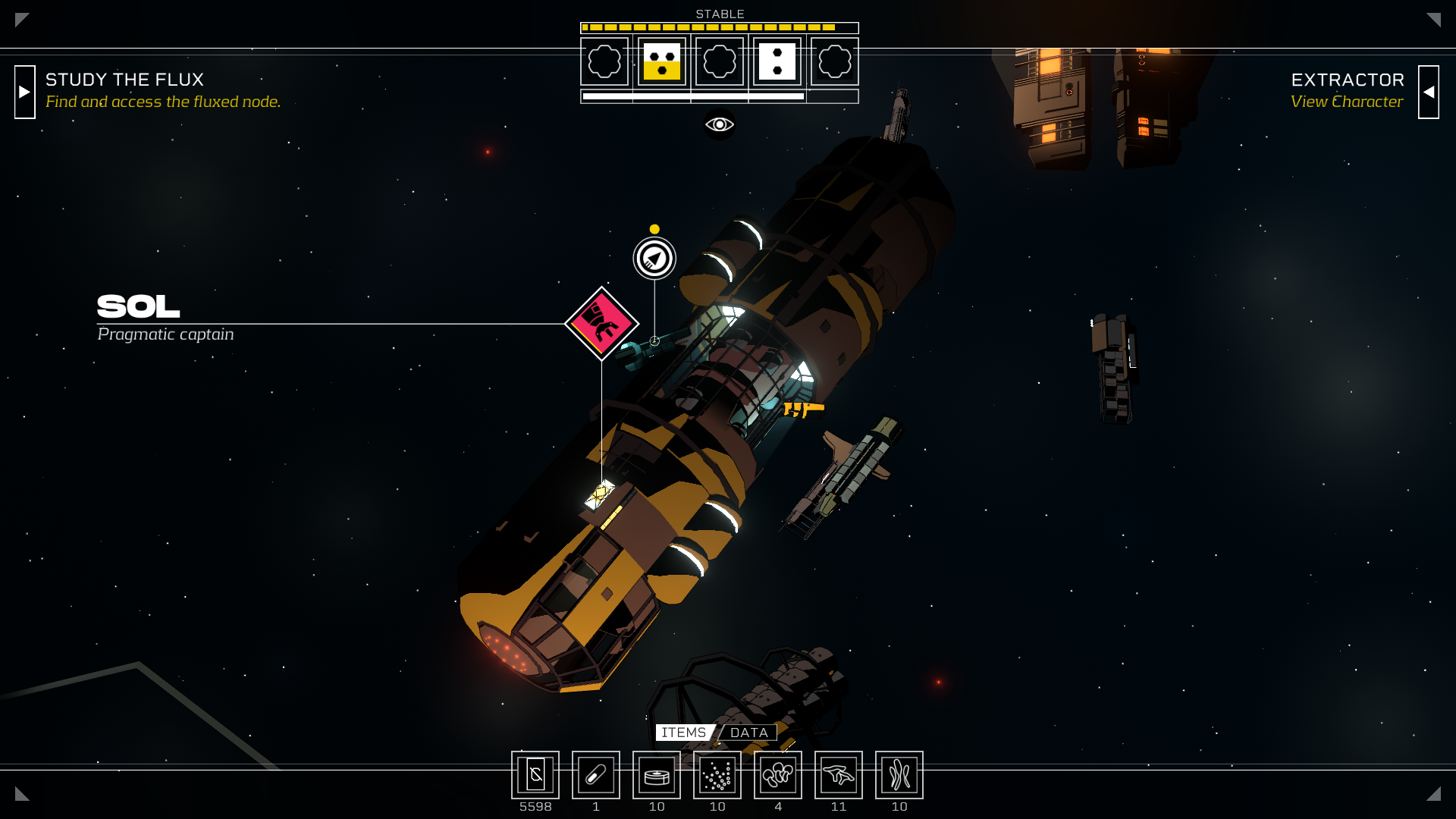Choose the capsule pill item slot
This screenshot has width=1456, height=819.
coord(596,775)
